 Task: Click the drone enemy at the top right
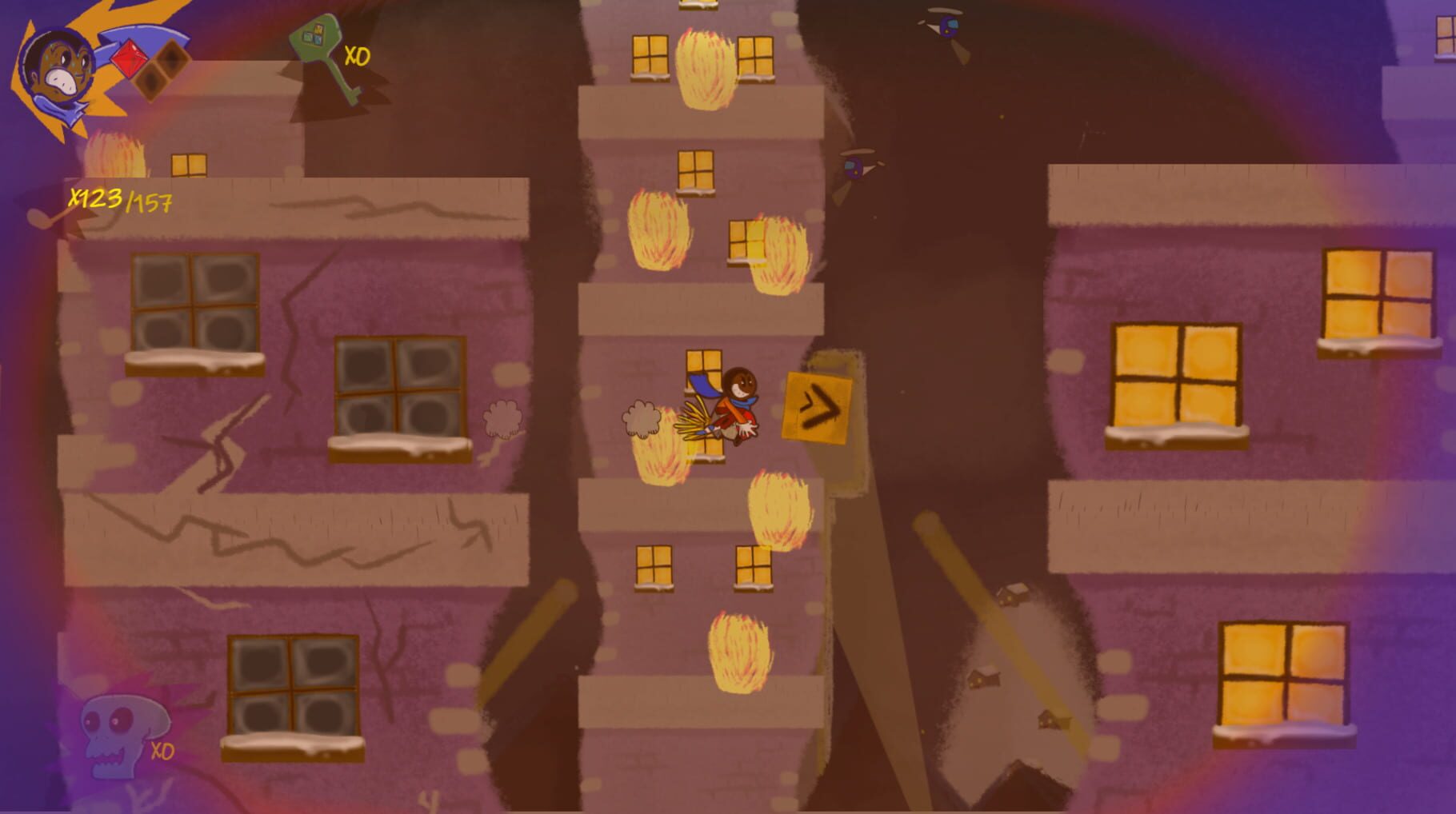tap(949, 24)
